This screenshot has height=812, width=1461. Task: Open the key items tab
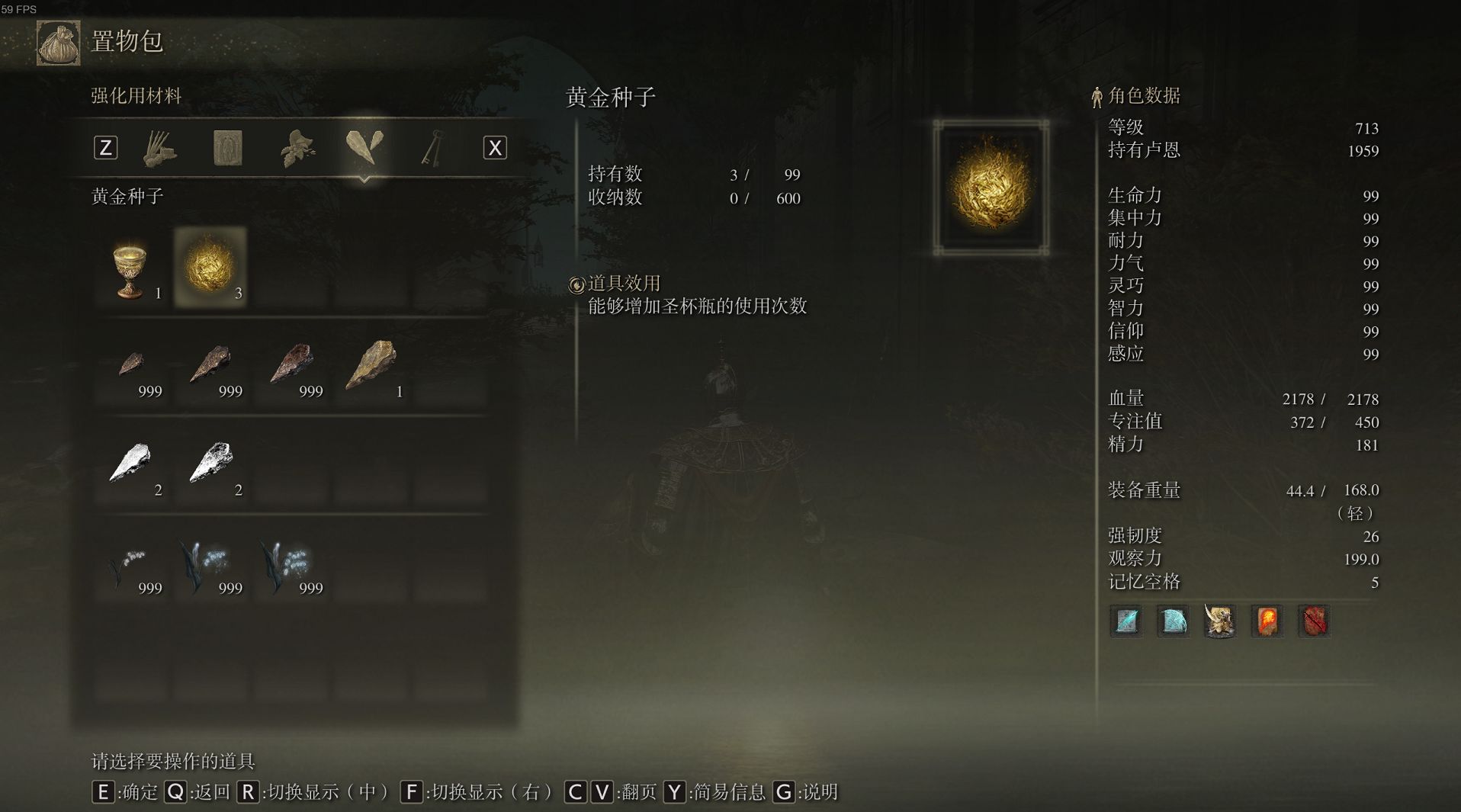(432, 147)
